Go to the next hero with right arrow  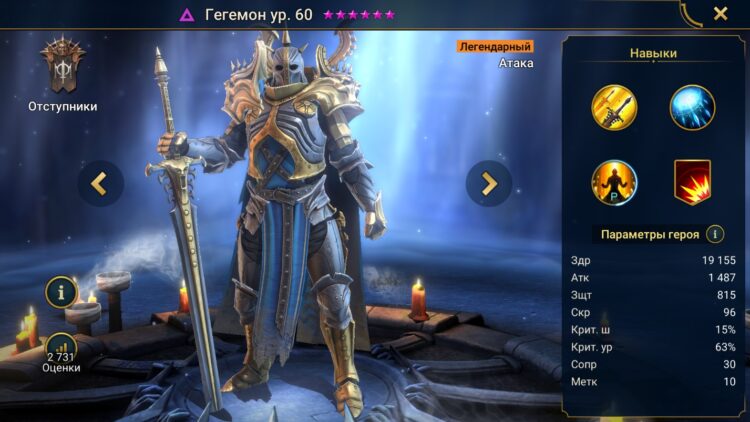click(x=489, y=183)
